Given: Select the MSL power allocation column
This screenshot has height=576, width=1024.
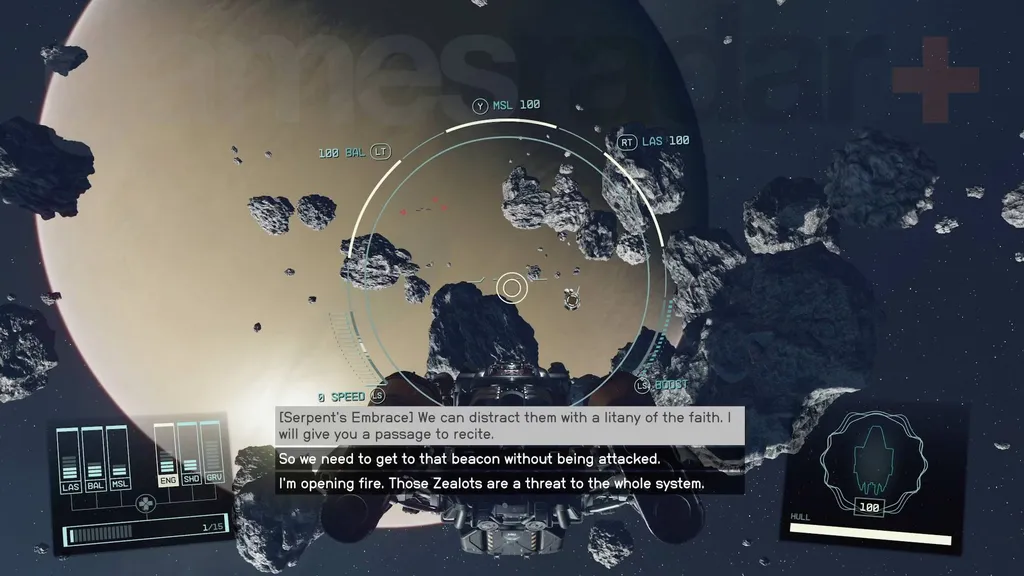Looking at the screenshot, I should click(x=120, y=460).
